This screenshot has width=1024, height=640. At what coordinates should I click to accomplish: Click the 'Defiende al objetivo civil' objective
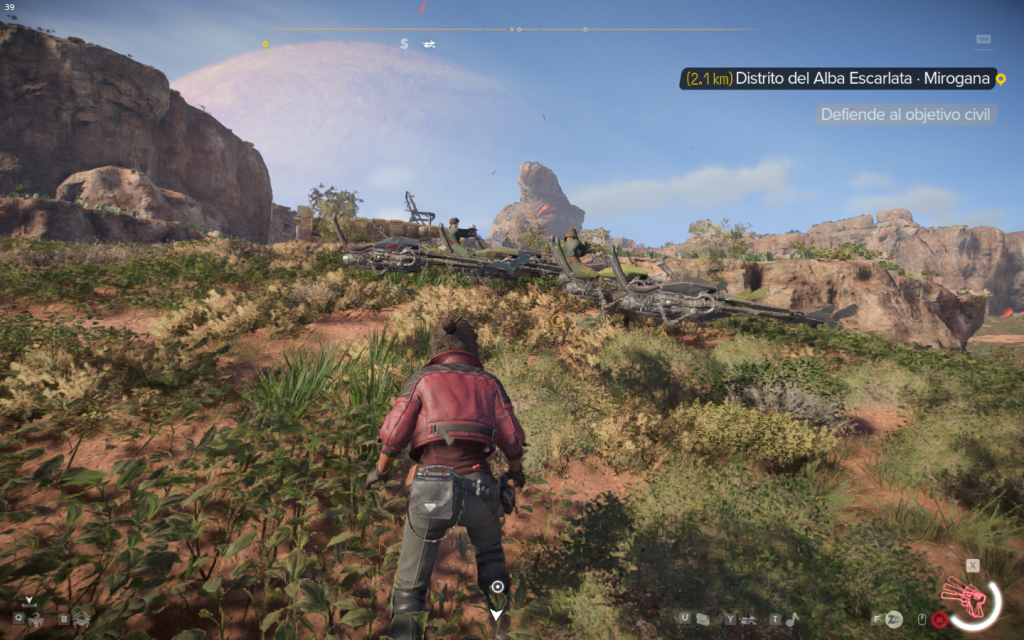[905, 115]
